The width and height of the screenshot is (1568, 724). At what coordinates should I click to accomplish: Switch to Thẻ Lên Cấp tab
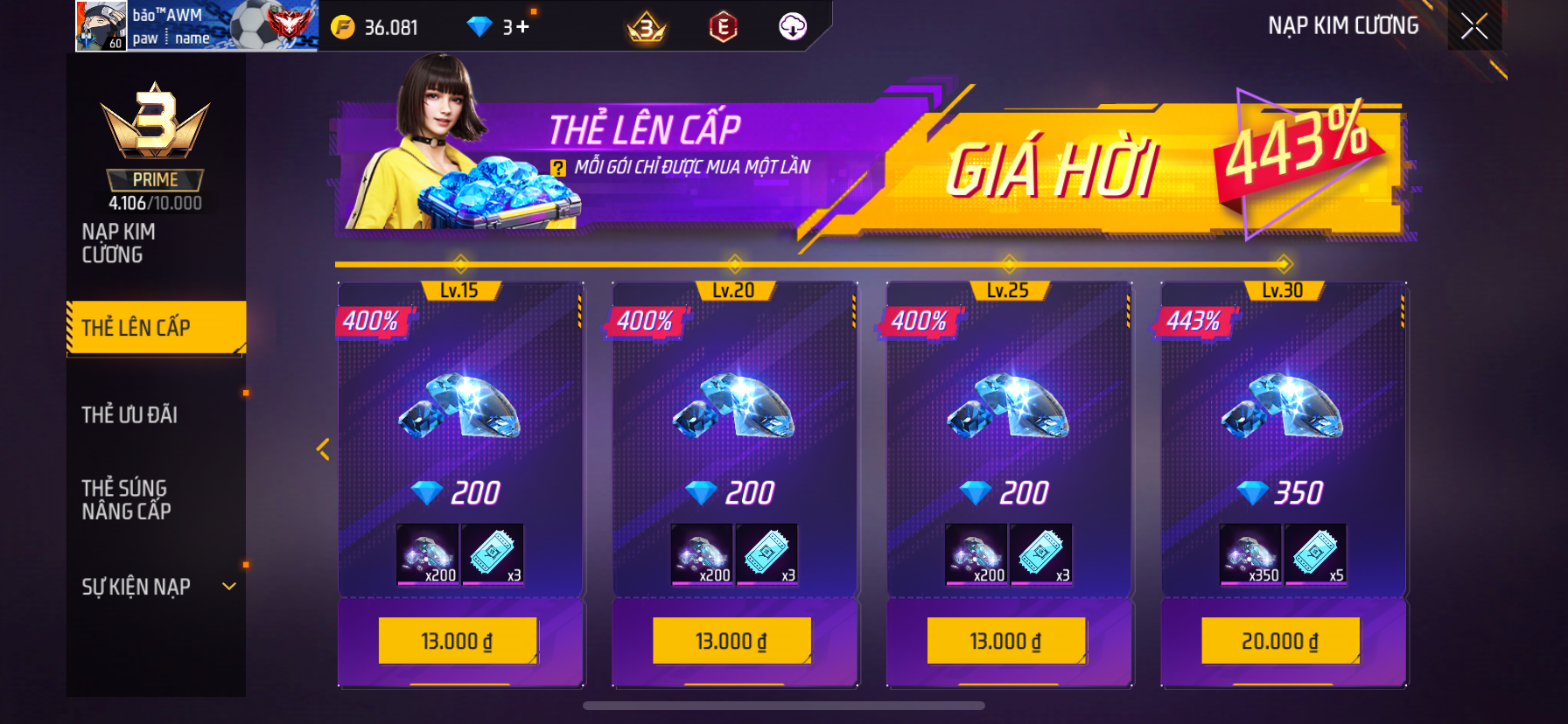click(156, 328)
